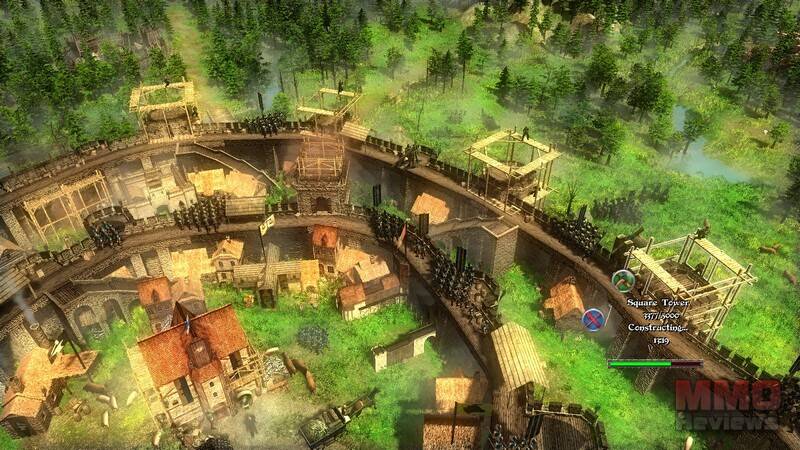Viewport: 800px width, 450px height.
Task: Click the blue icon with the red X
Action: coord(594,319)
